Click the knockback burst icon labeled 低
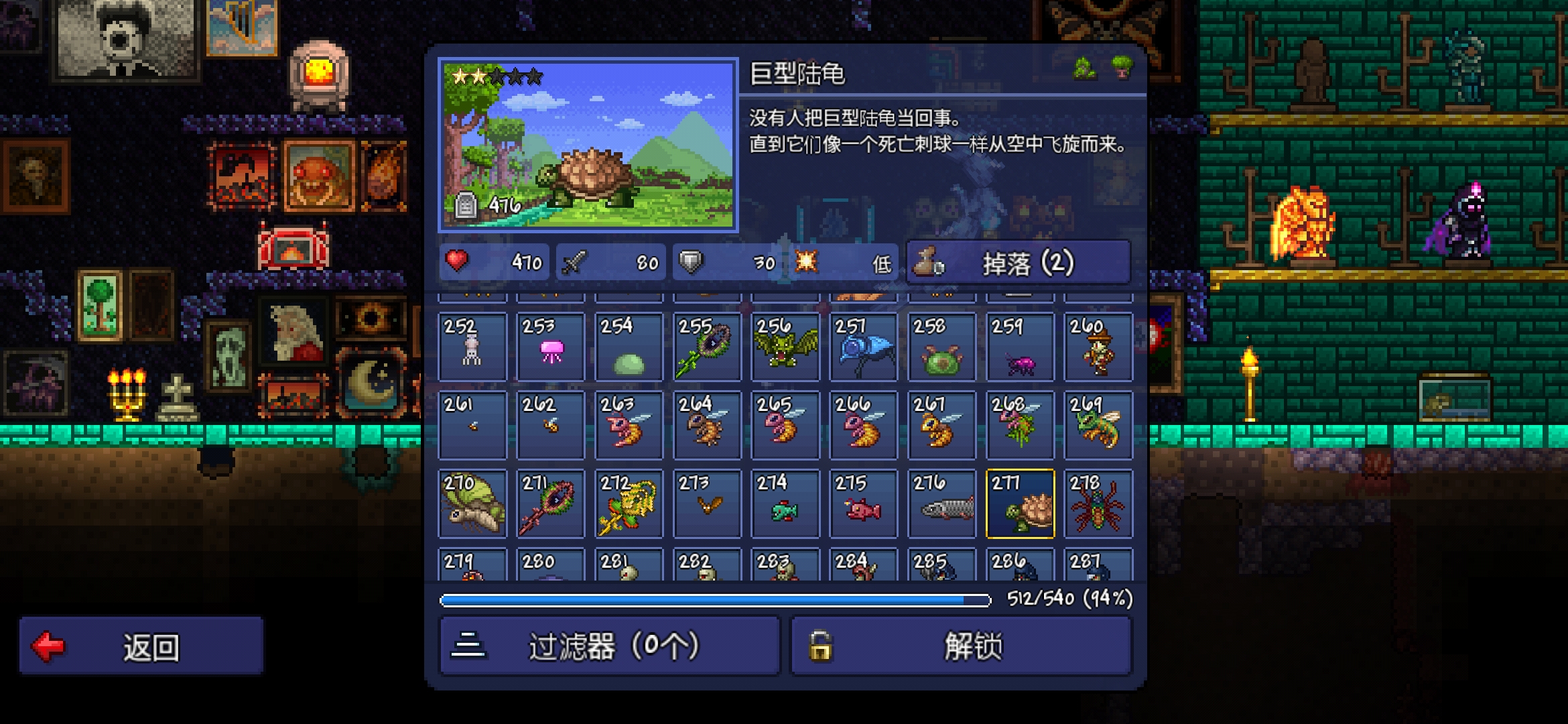This screenshot has width=1568, height=724. pos(807,263)
